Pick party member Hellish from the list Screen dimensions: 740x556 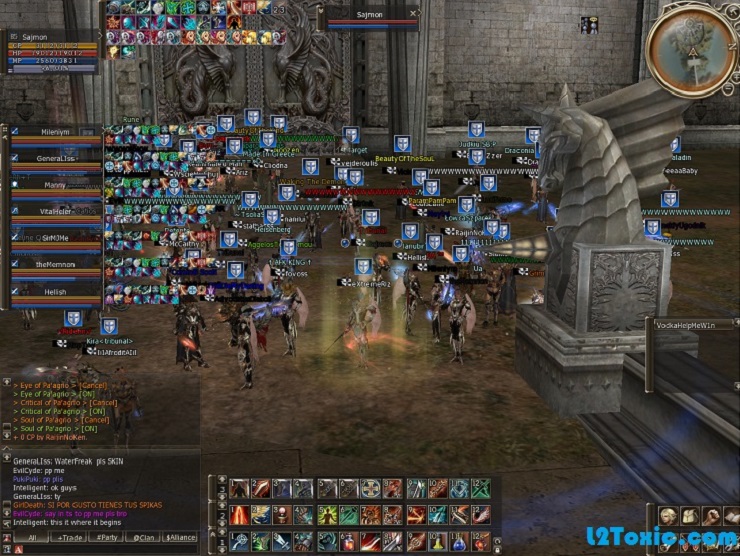coord(56,291)
